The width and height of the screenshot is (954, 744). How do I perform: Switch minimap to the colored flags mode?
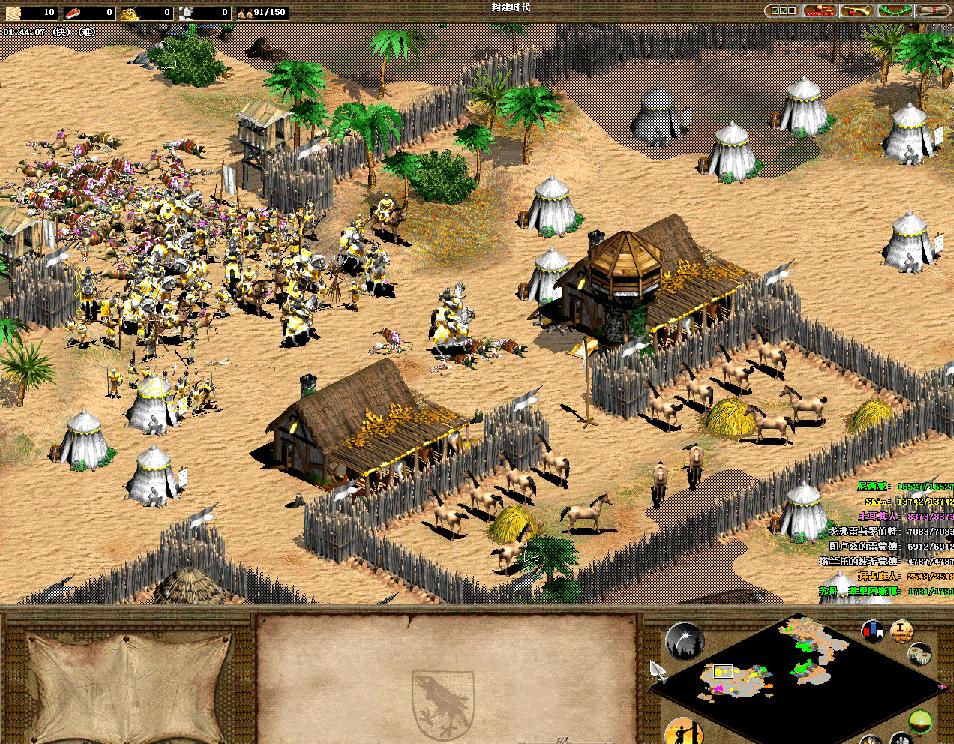point(873,630)
